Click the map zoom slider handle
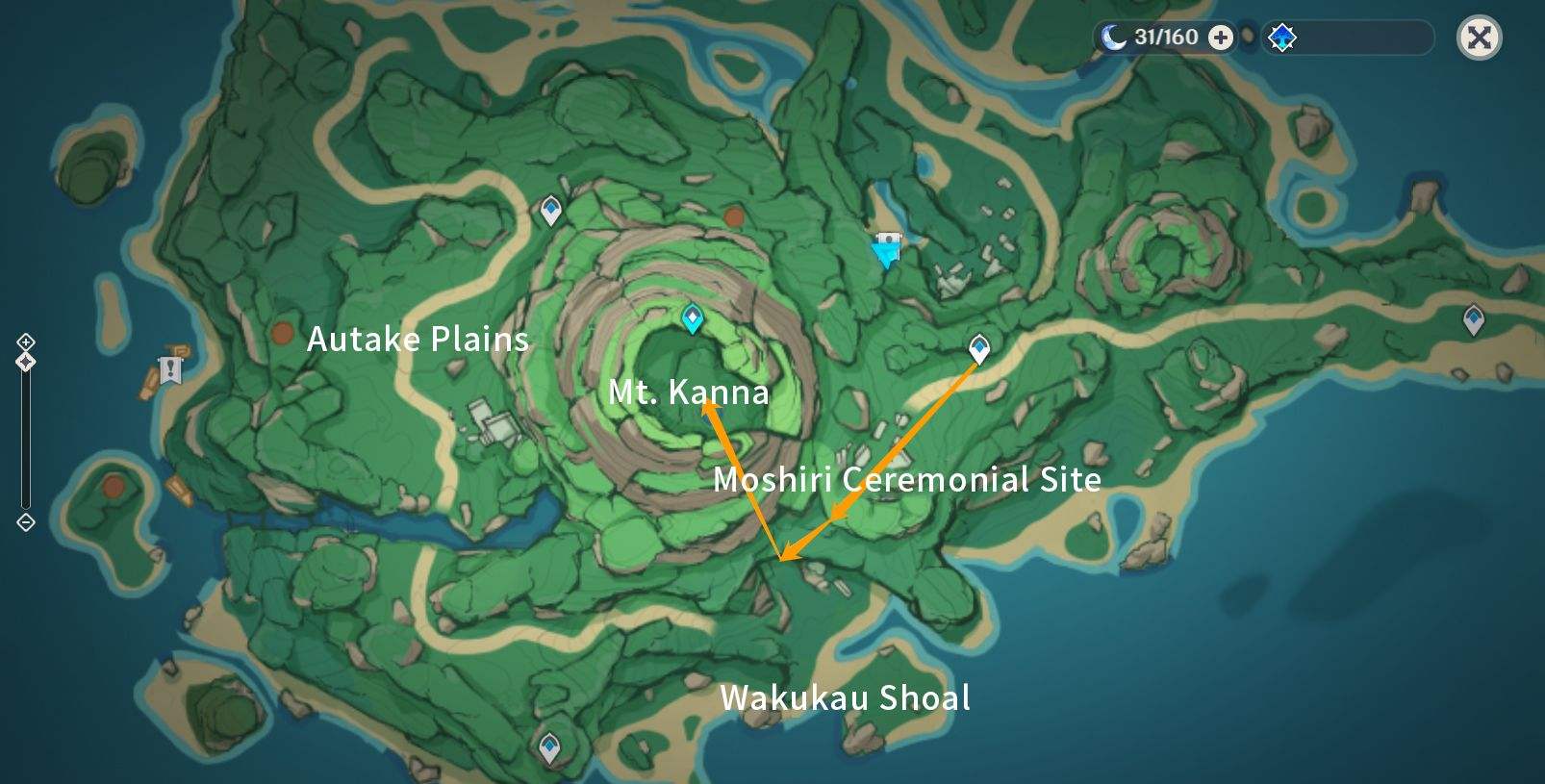This screenshot has height=784, width=1545. pyautogui.click(x=26, y=363)
